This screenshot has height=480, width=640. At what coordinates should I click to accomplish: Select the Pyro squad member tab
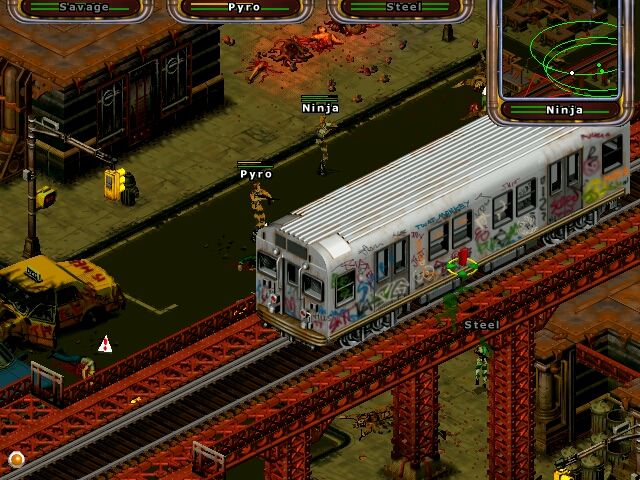(x=244, y=8)
